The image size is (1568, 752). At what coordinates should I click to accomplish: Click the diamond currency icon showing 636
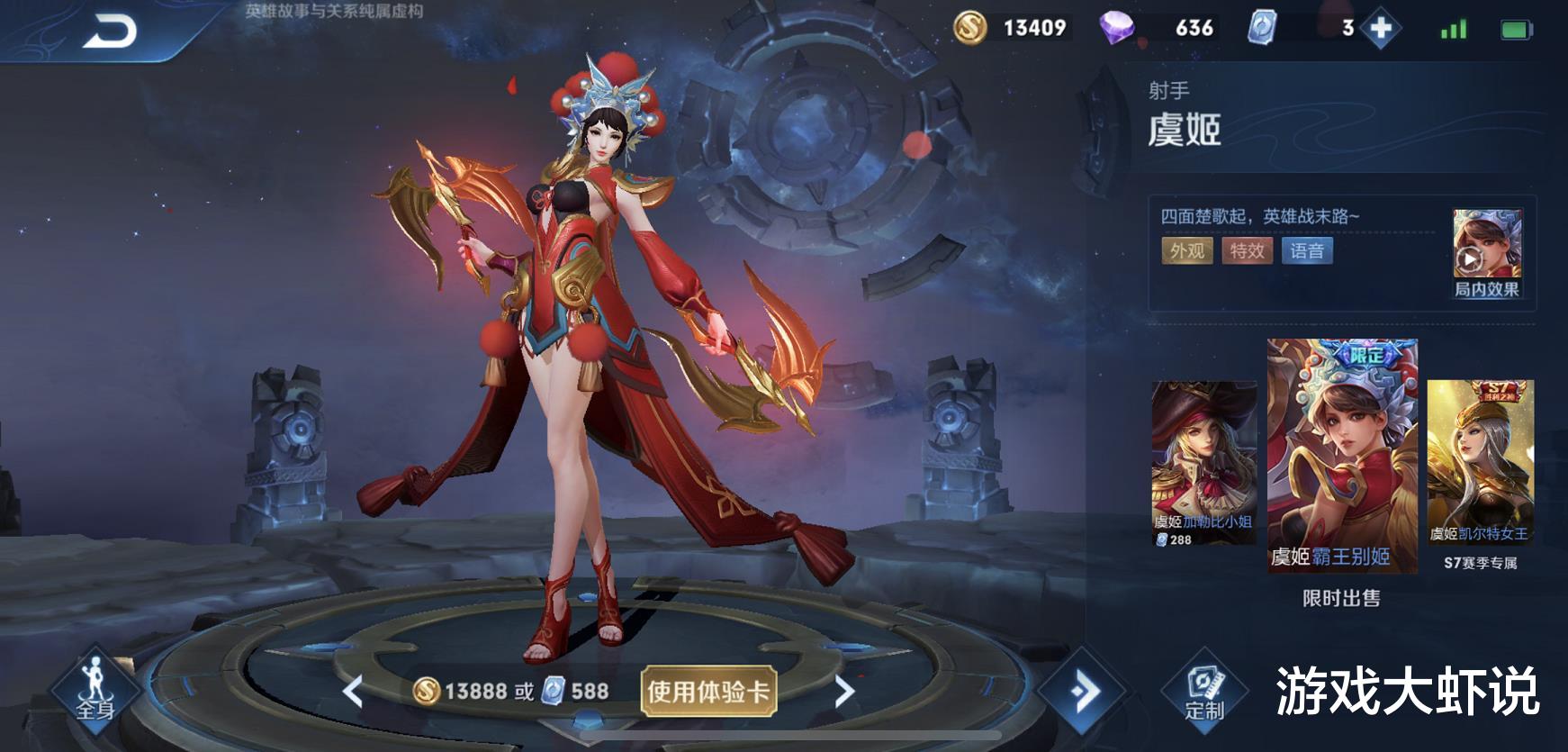tap(1143, 28)
